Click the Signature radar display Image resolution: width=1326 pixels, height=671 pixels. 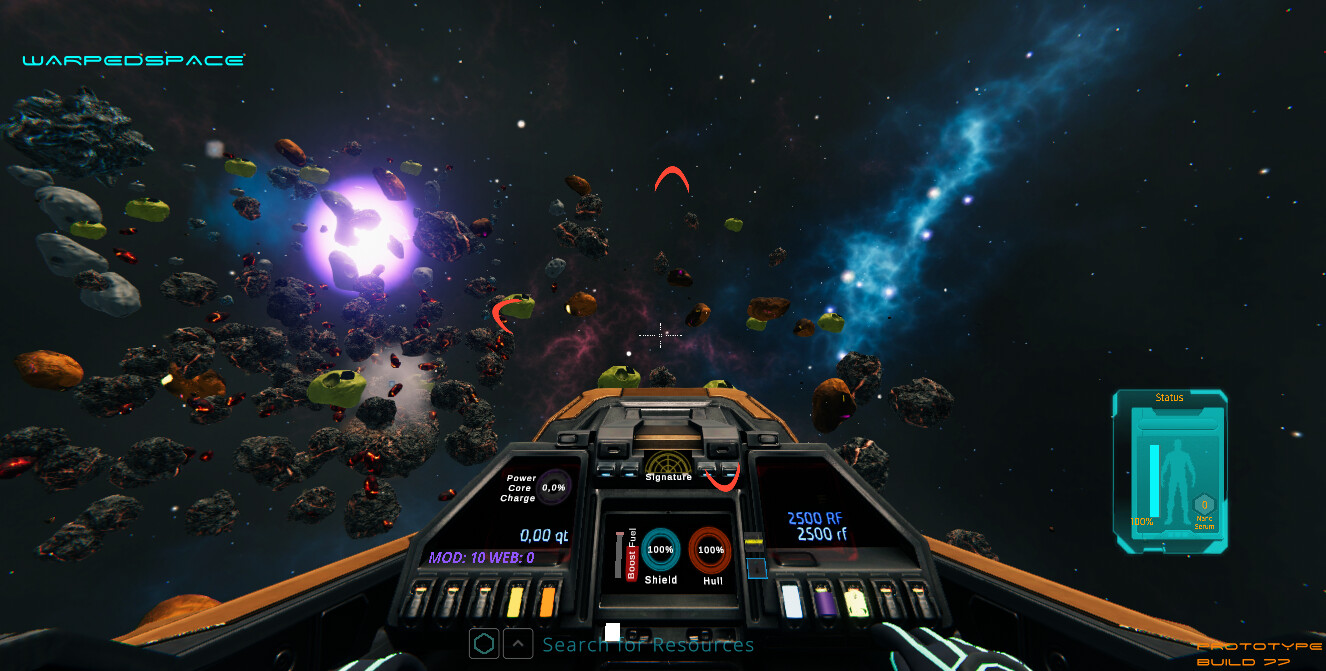tap(667, 463)
